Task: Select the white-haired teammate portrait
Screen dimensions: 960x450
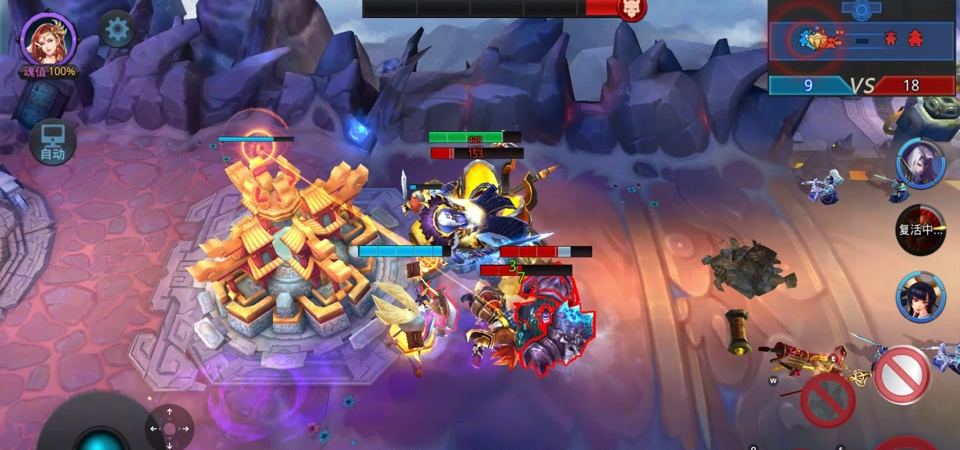Action: (x=920, y=163)
